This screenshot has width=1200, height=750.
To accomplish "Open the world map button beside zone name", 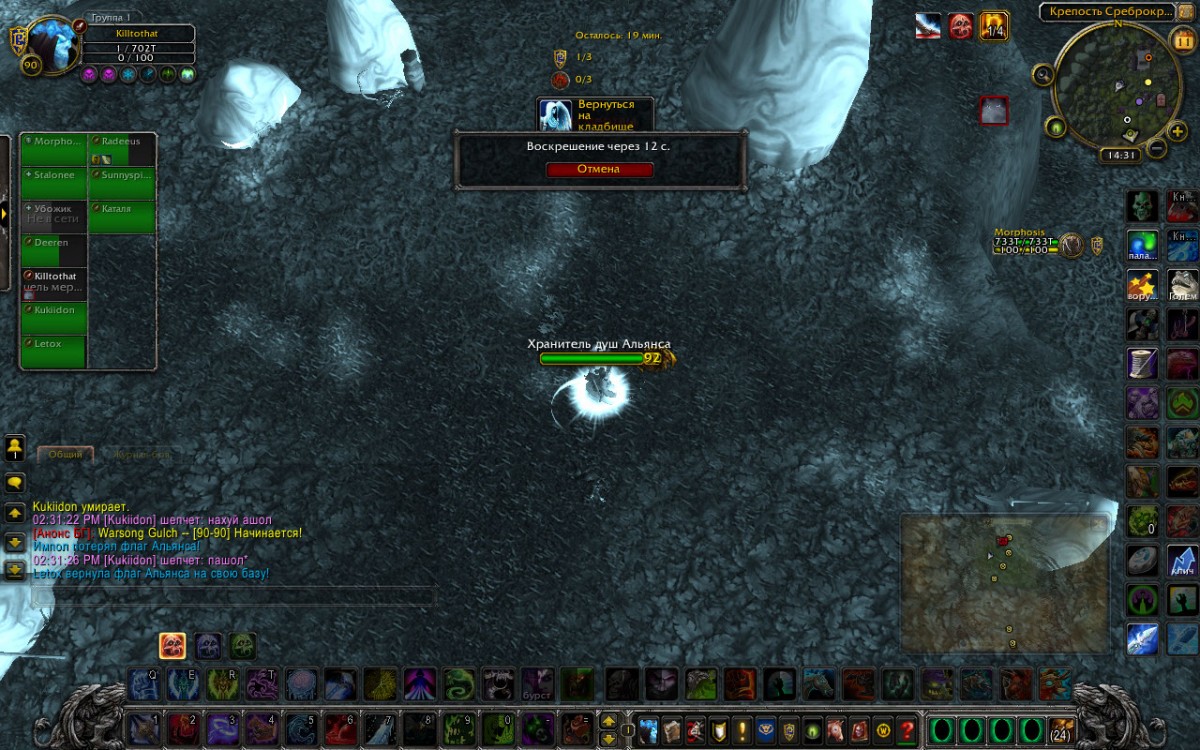I will tap(1188, 12).
